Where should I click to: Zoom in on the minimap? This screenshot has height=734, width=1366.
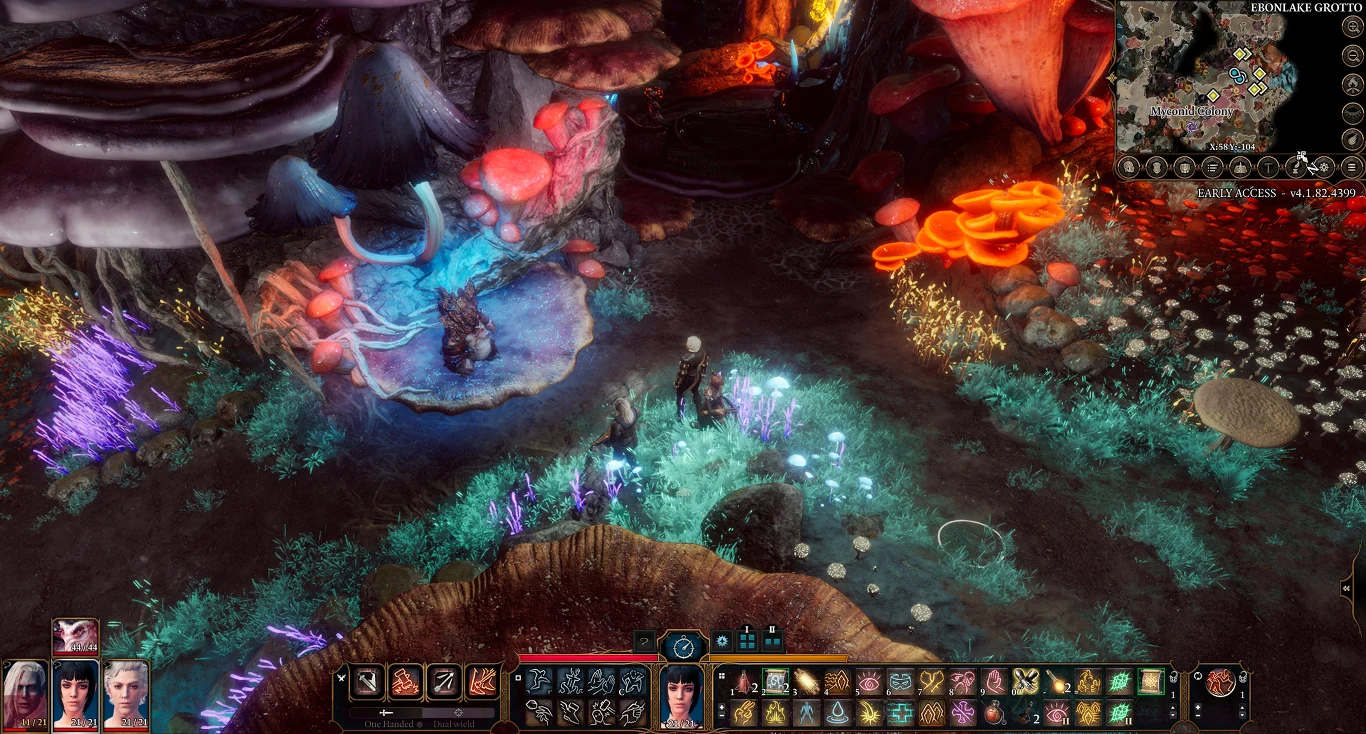point(1351,27)
